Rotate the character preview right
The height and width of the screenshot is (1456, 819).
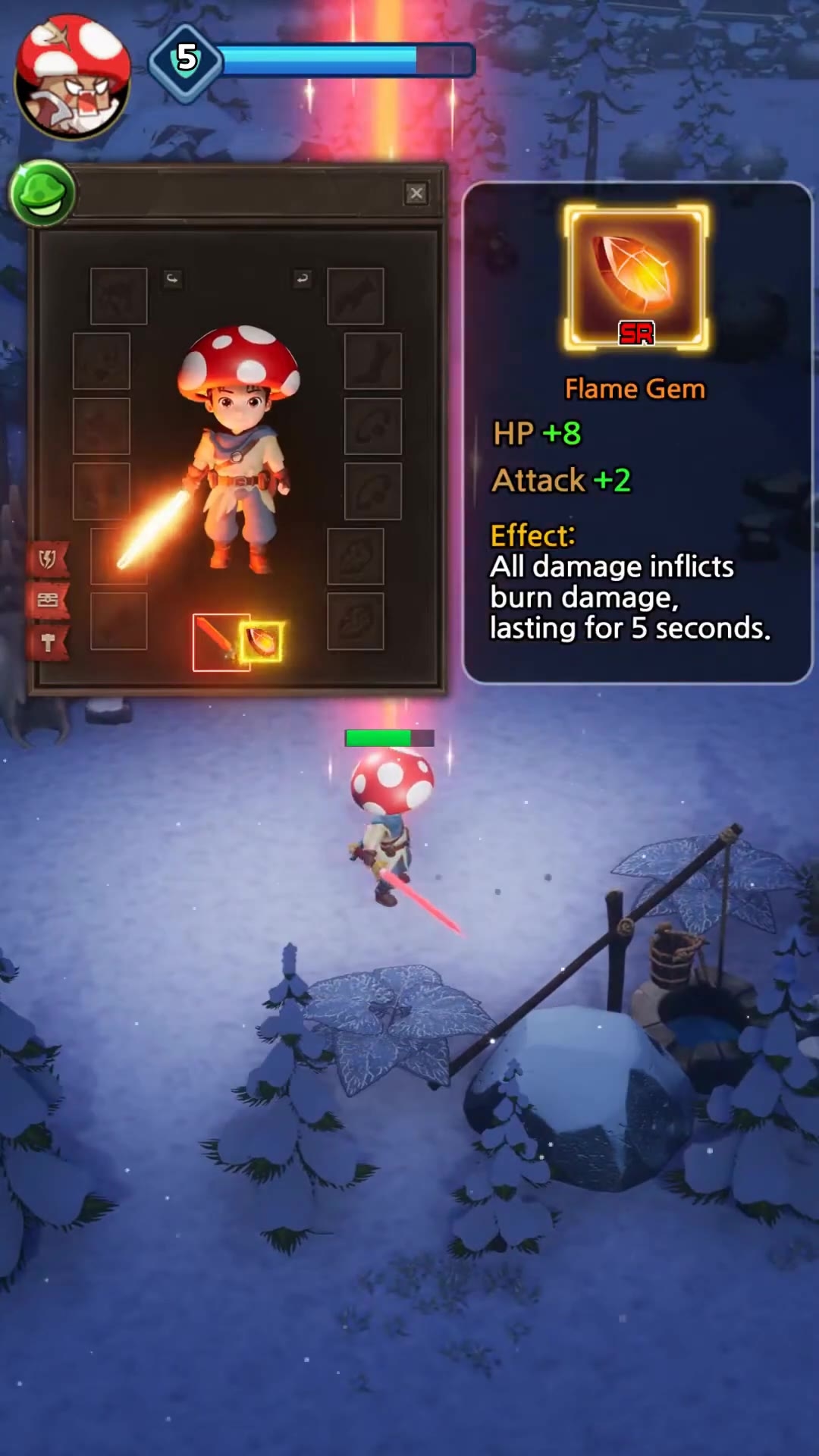point(302,279)
